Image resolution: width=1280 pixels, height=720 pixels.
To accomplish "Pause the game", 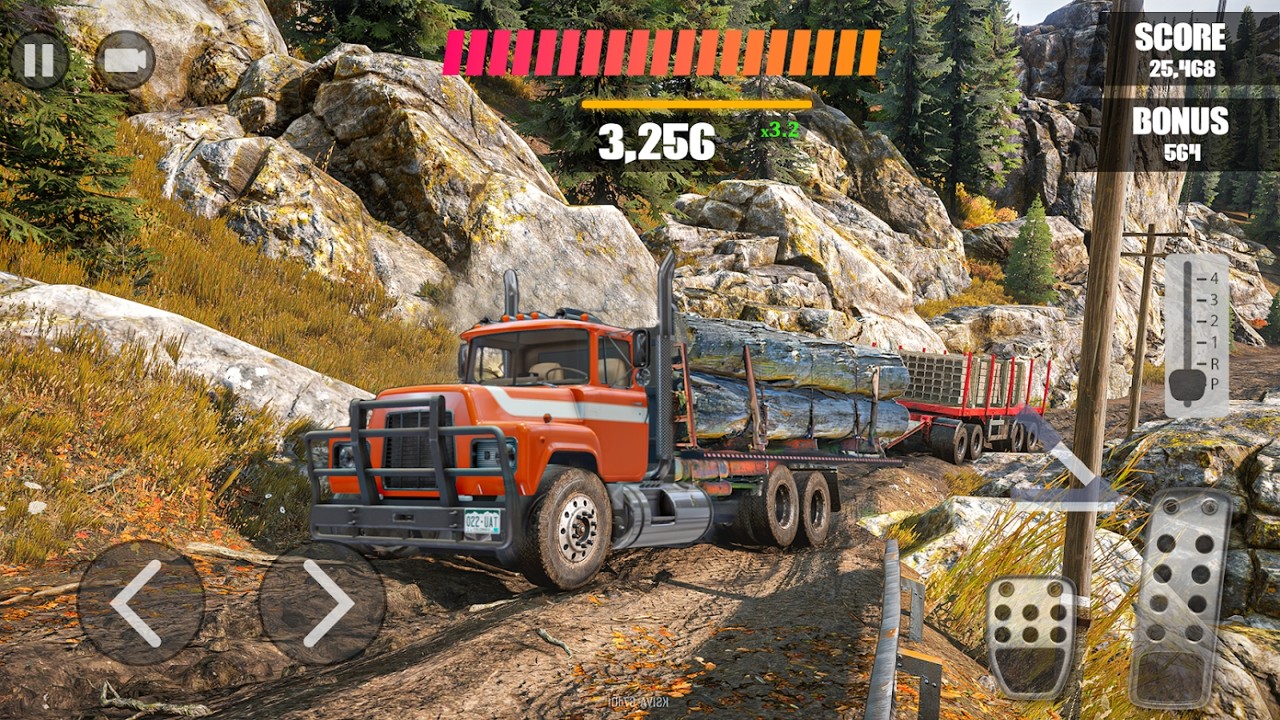I will pos(39,60).
